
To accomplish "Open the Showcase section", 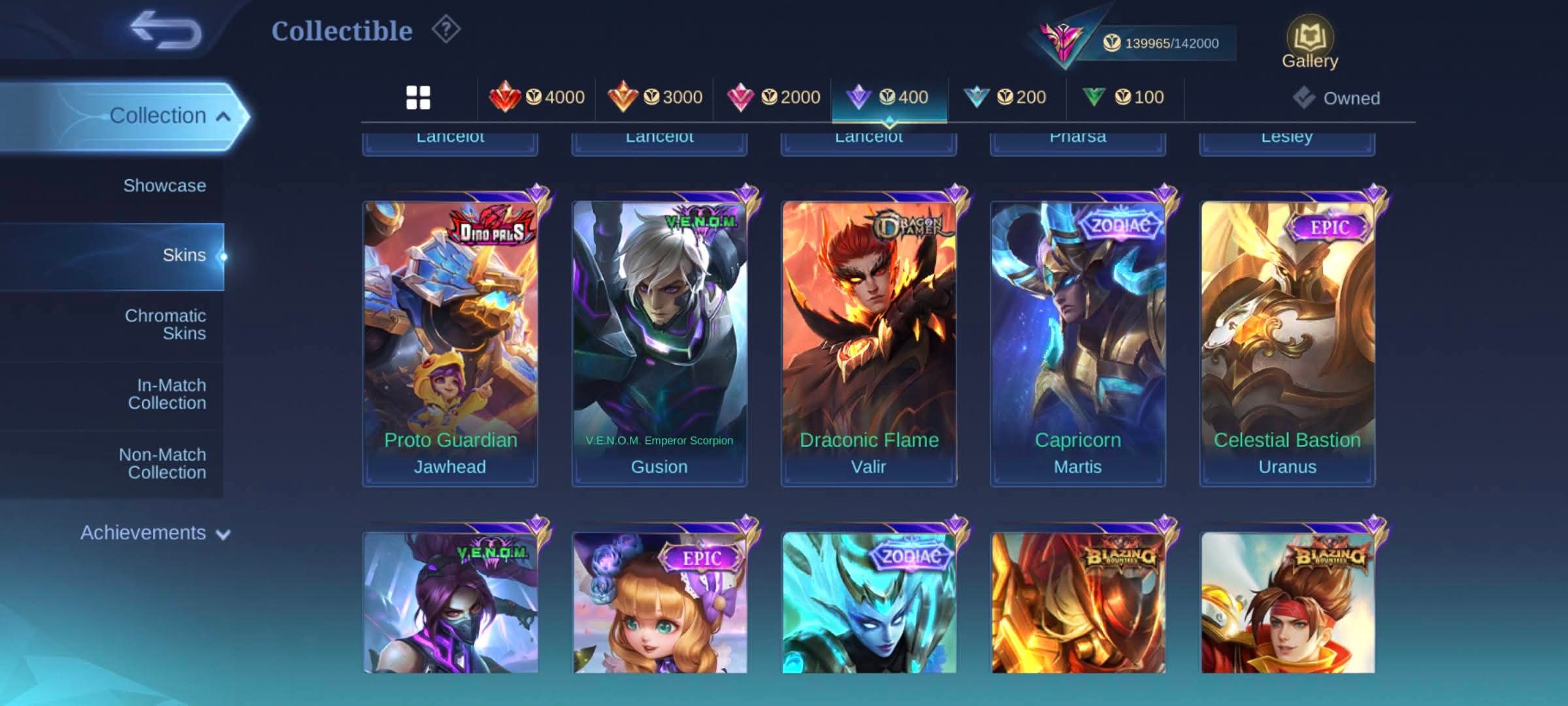I will pyautogui.click(x=165, y=186).
